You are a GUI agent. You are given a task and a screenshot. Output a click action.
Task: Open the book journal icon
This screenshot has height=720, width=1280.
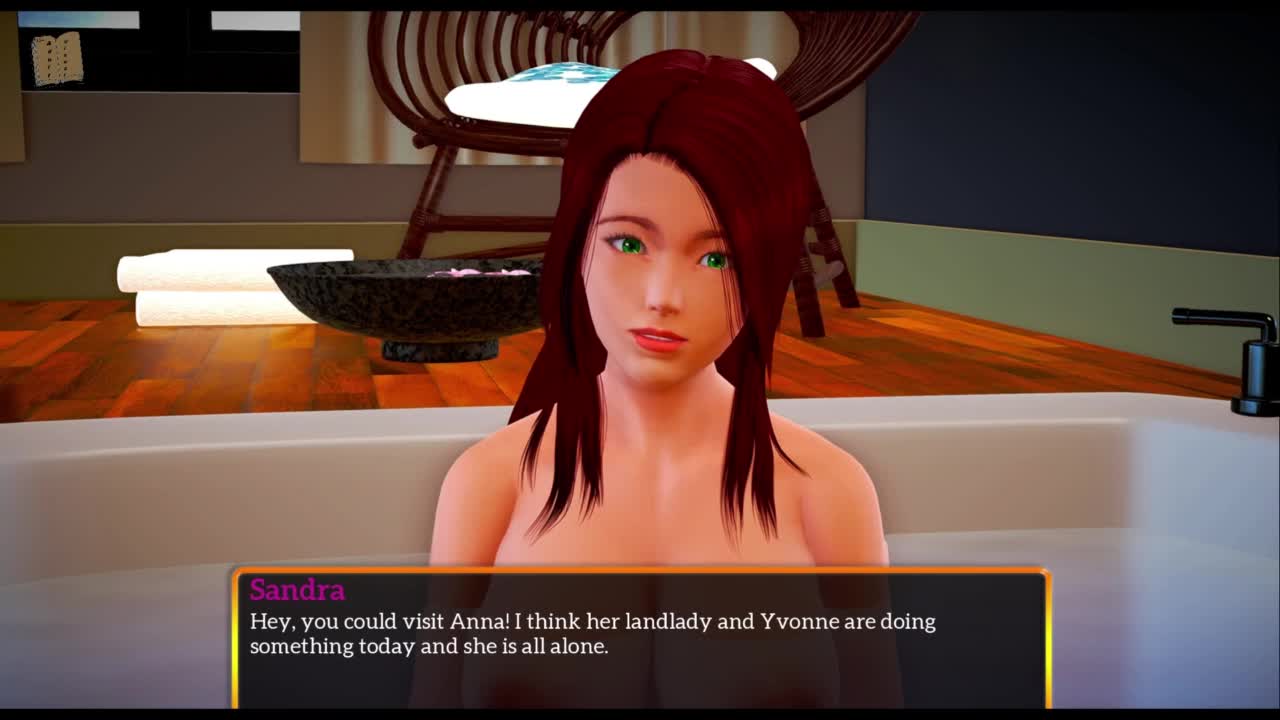coord(57,59)
